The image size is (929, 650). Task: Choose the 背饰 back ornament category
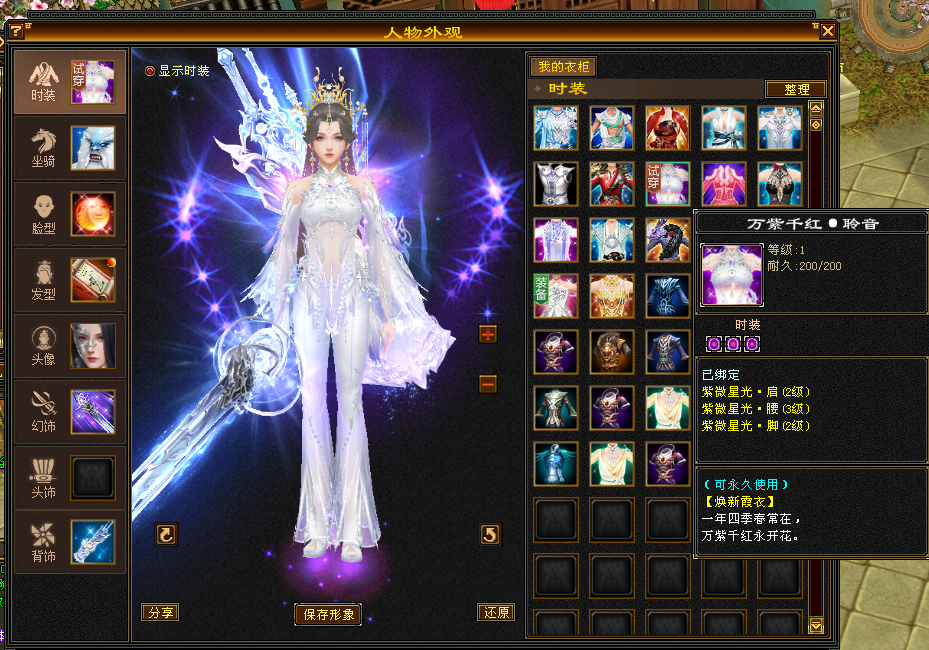(x=70, y=542)
